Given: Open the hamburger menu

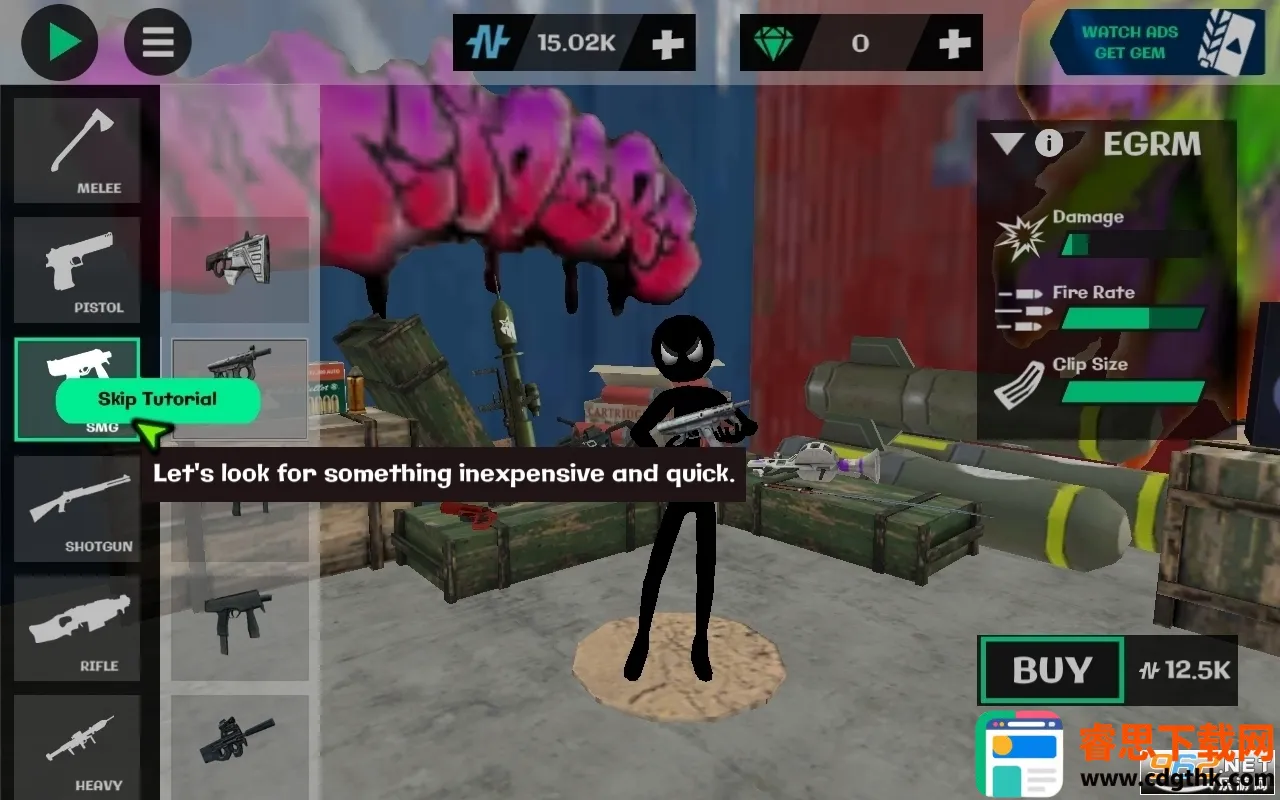Looking at the screenshot, I should tap(158, 43).
